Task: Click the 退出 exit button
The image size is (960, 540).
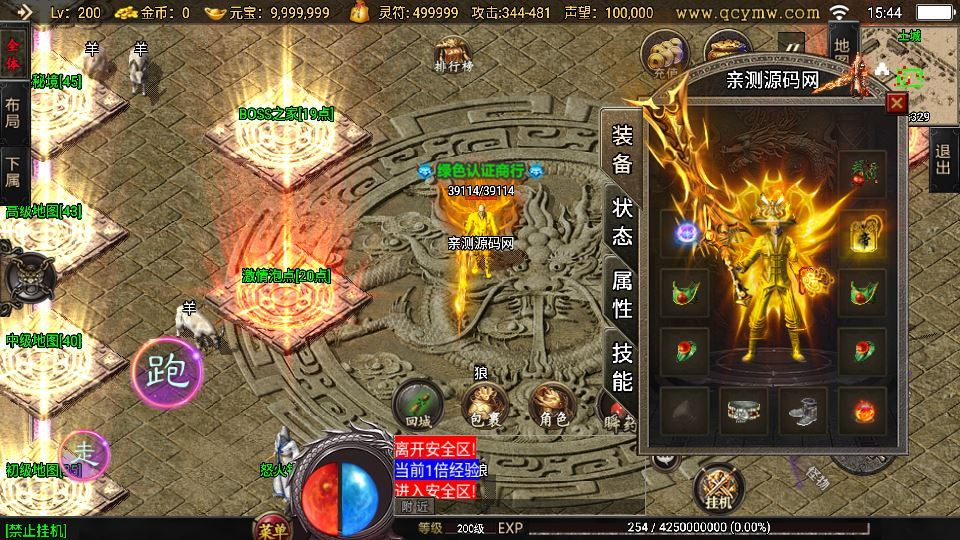Action: click(x=943, y=160)
